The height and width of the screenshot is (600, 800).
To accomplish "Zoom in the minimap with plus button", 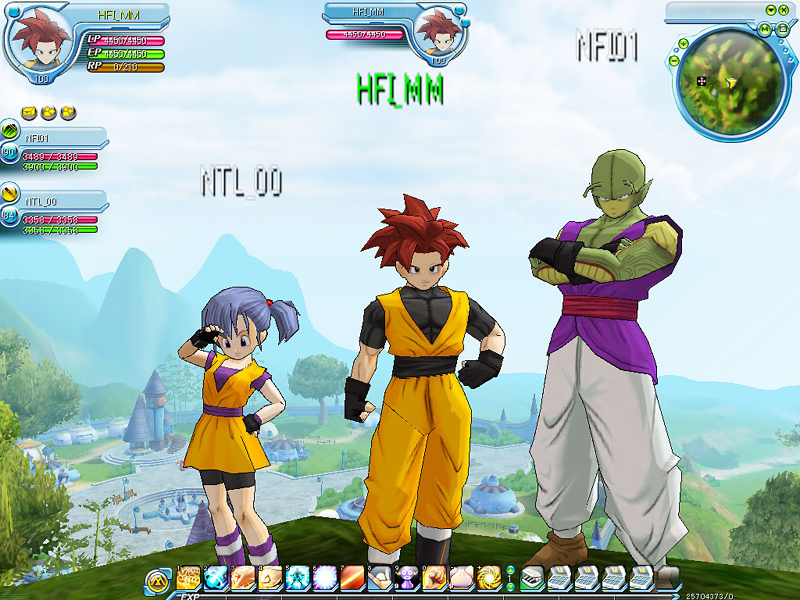I will 683,44.
